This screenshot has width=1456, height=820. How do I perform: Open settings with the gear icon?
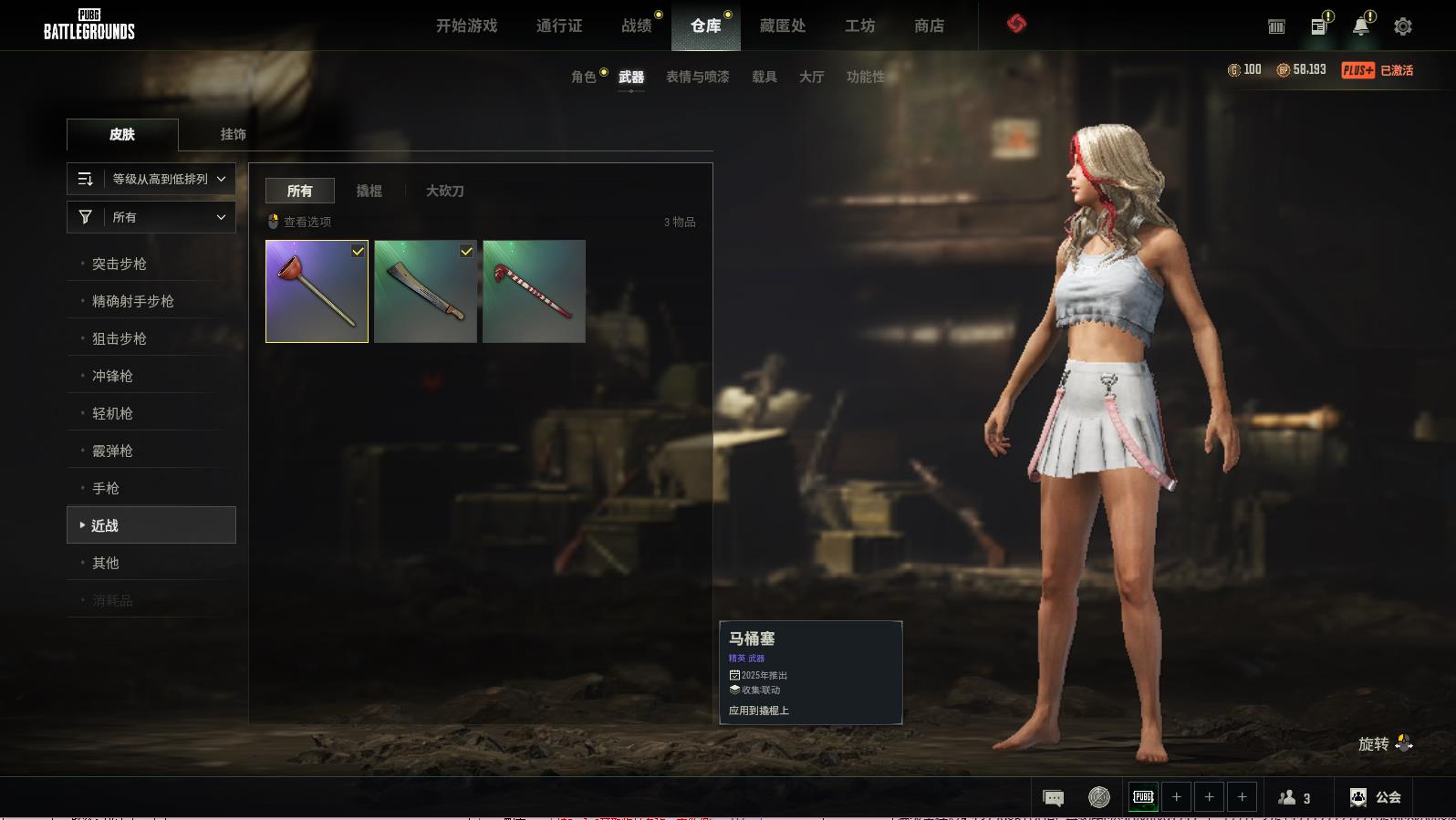click(1403, 26)
